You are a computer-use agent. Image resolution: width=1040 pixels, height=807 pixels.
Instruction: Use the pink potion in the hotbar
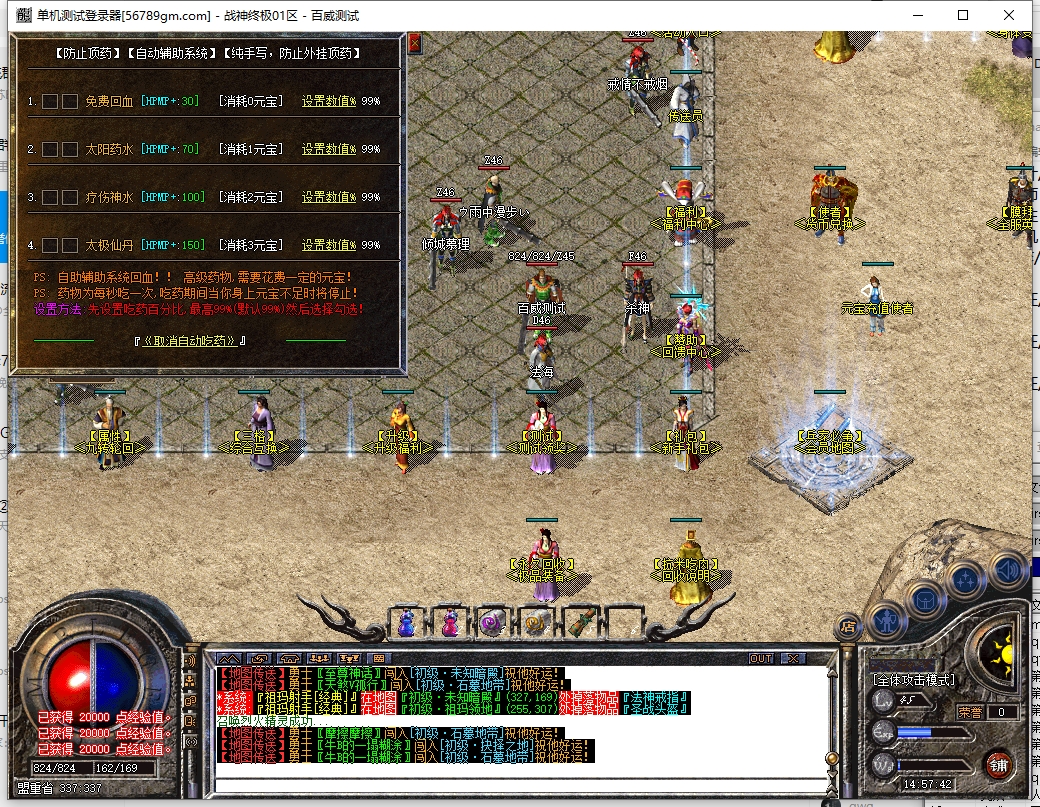pyautogui.click(x=449, y=623)
